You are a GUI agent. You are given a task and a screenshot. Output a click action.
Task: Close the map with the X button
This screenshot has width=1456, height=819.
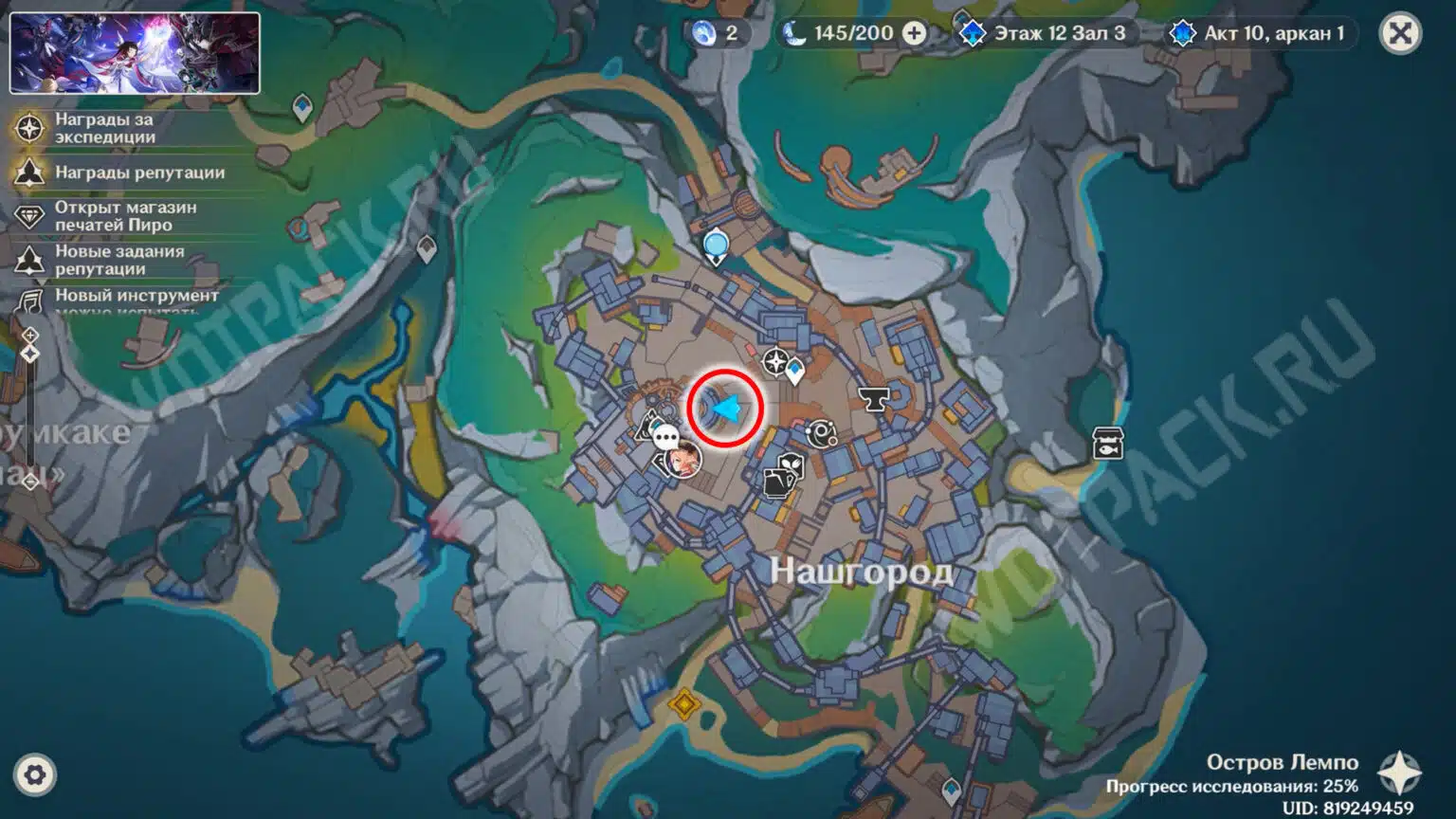(1399, 34)
